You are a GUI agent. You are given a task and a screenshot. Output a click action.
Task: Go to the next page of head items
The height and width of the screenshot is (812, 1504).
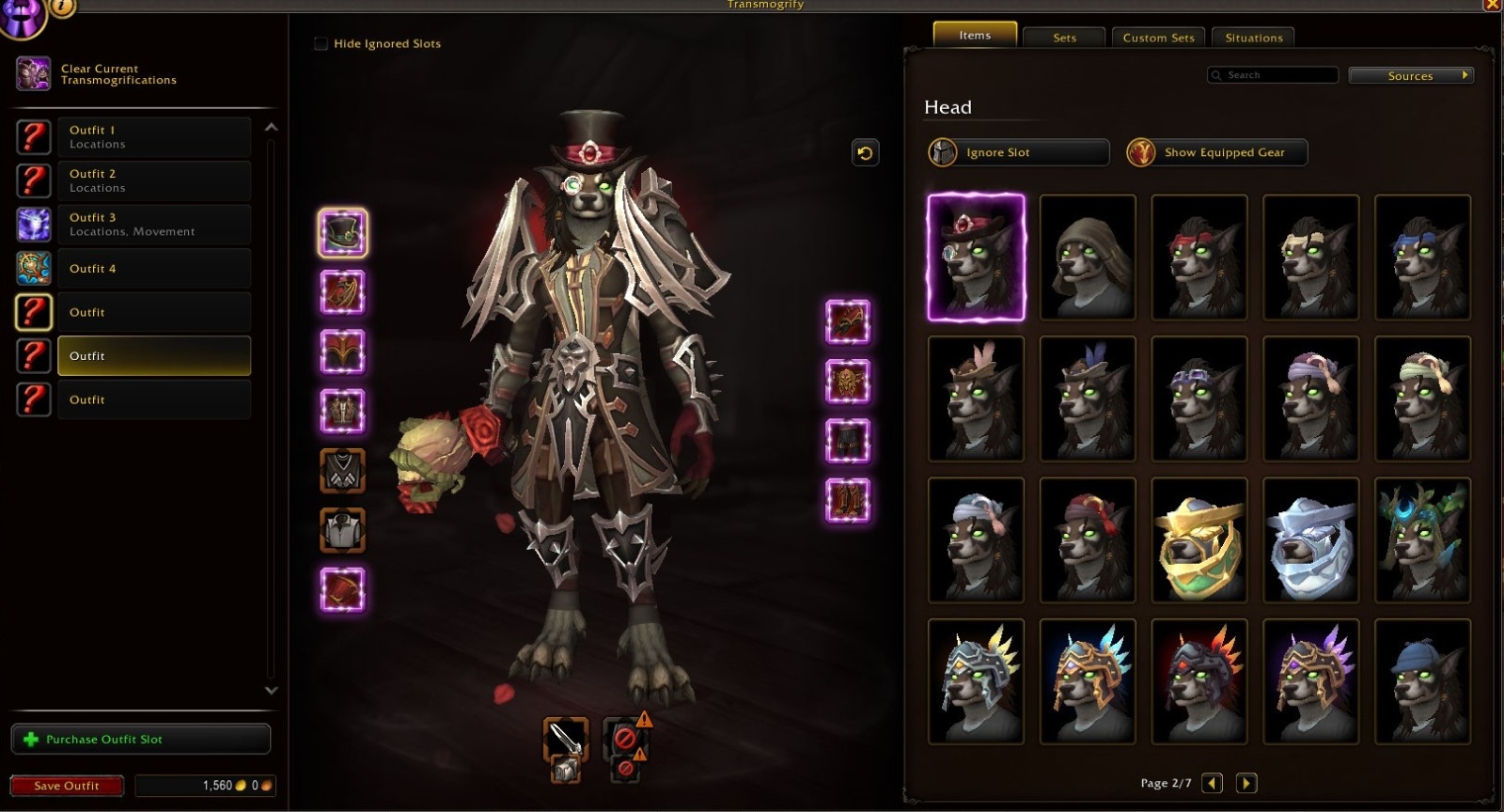pos(1247,782)
